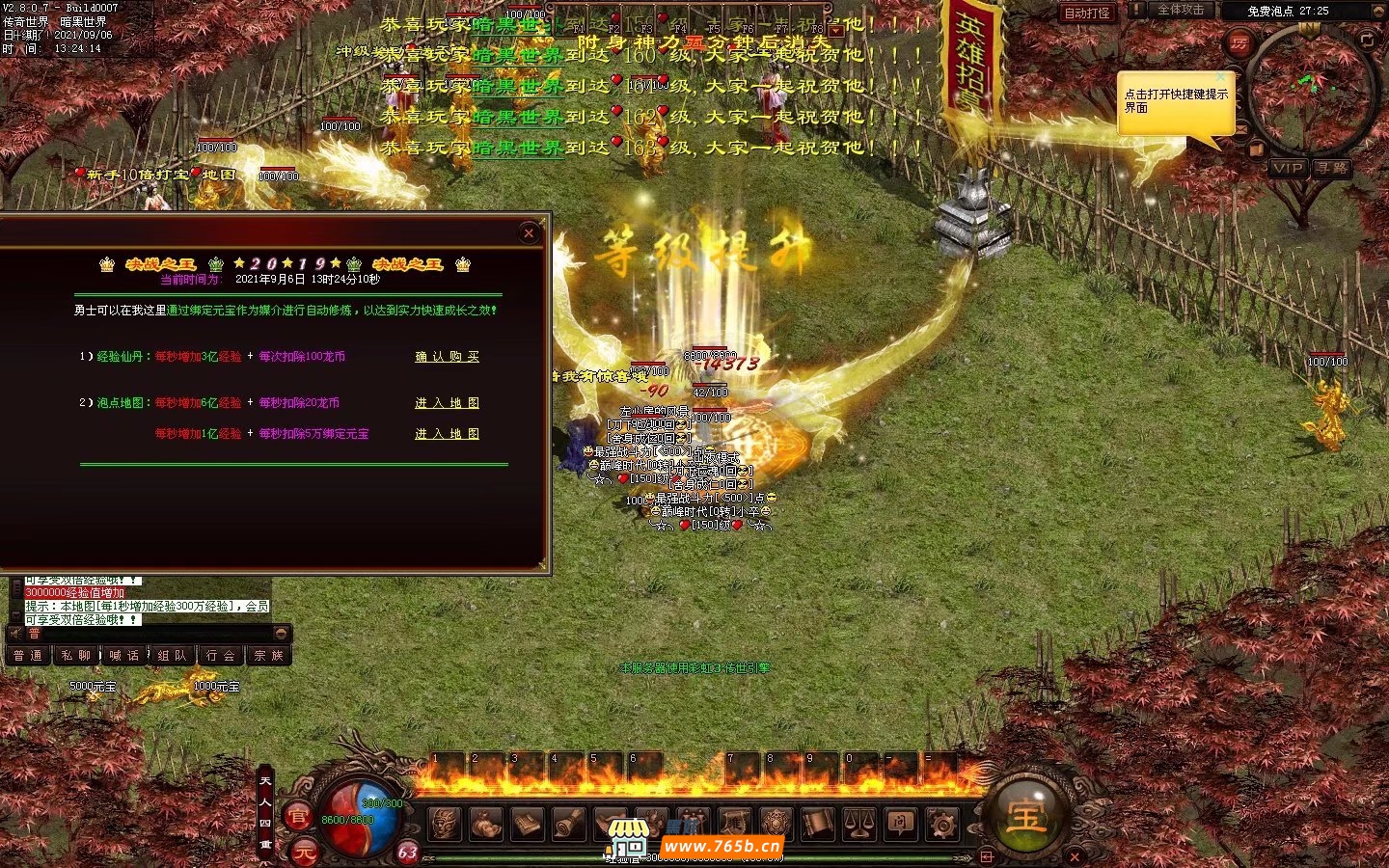Toggle the 自动打怪 auto-fight button

(x=1087, y=13)
